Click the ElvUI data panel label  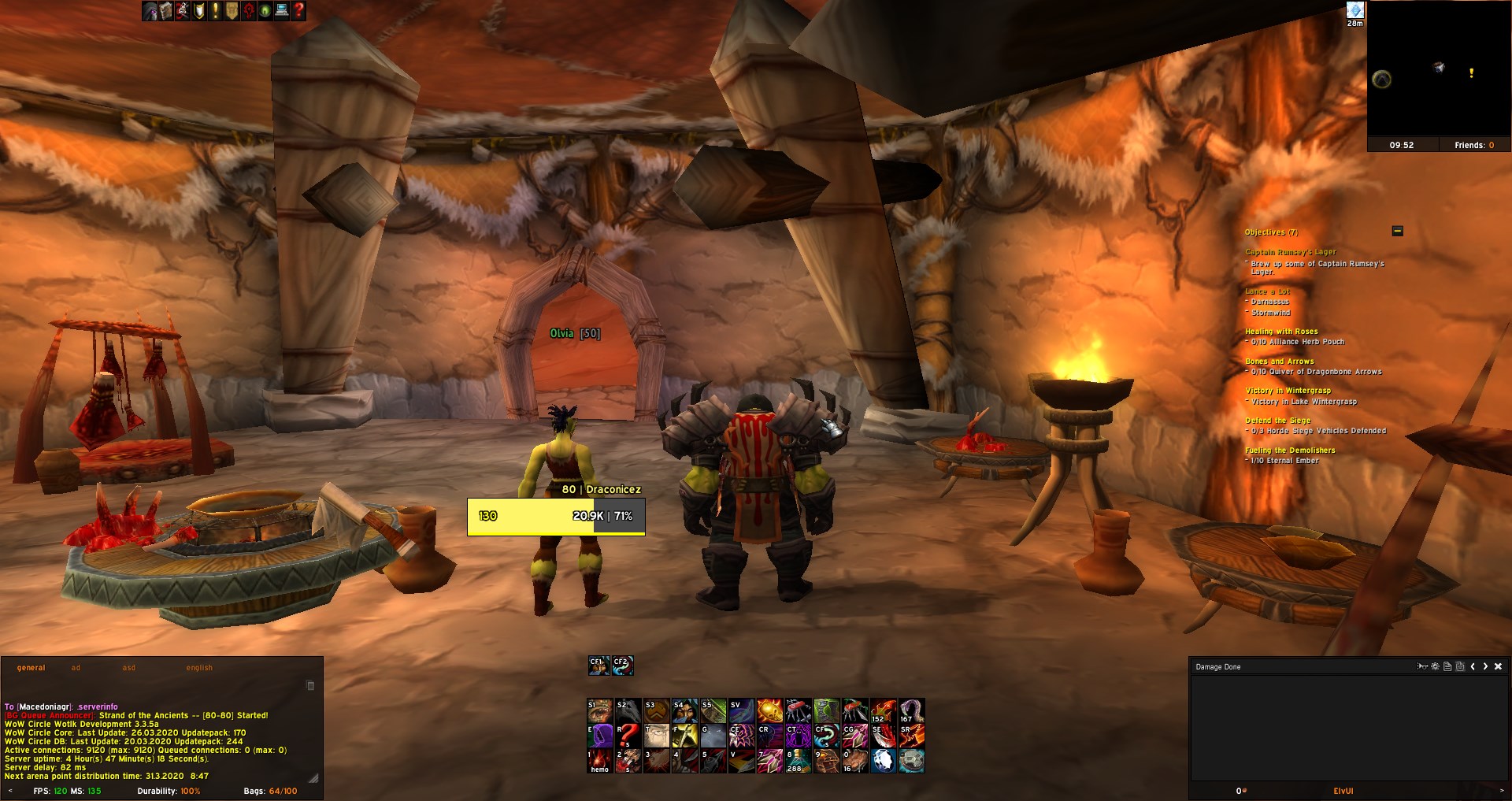1343,791
